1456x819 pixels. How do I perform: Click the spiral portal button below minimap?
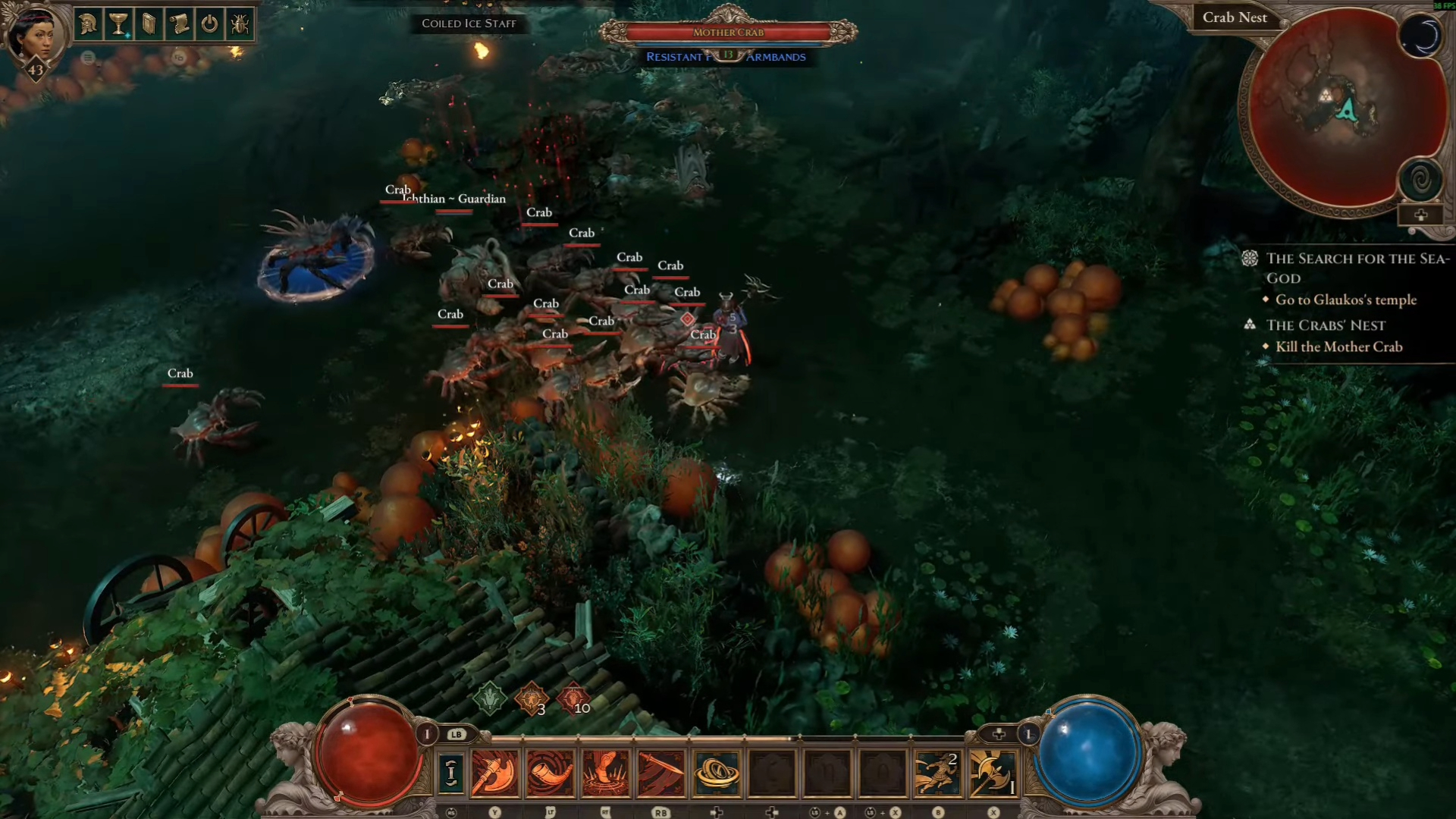point(1420,180)
